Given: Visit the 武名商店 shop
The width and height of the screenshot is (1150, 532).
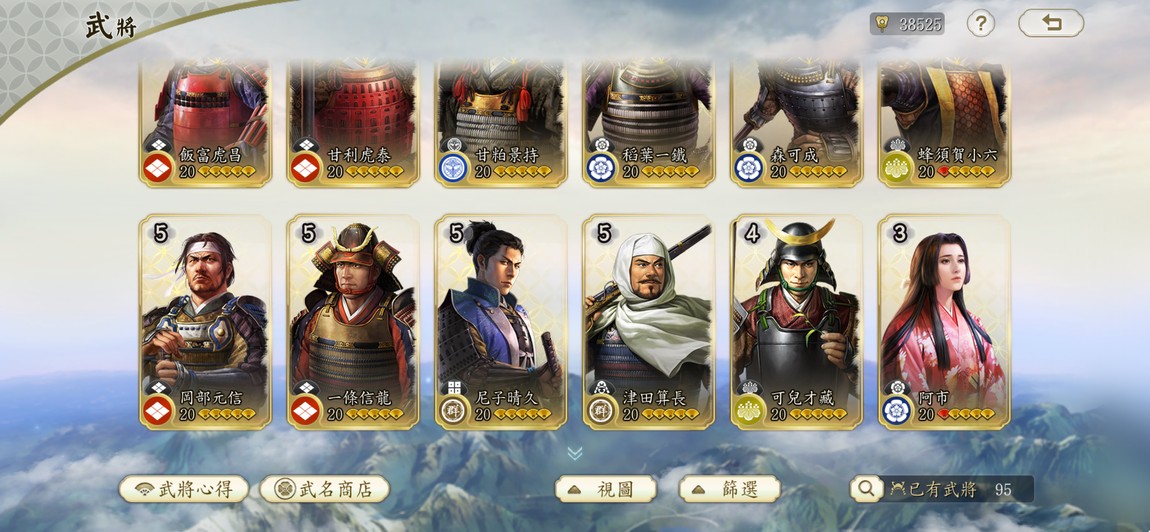Looking at the screenshot, I should coord(324,489).
